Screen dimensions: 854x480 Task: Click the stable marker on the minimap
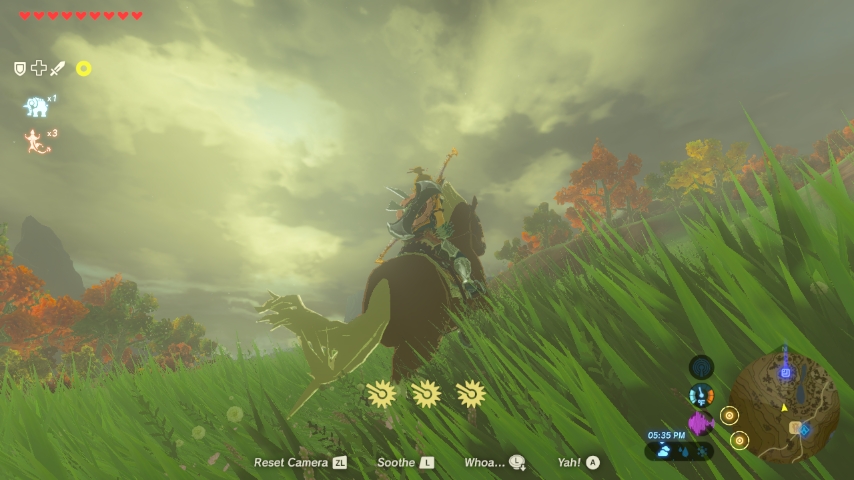pyautogui.click(x=796, y=428)
